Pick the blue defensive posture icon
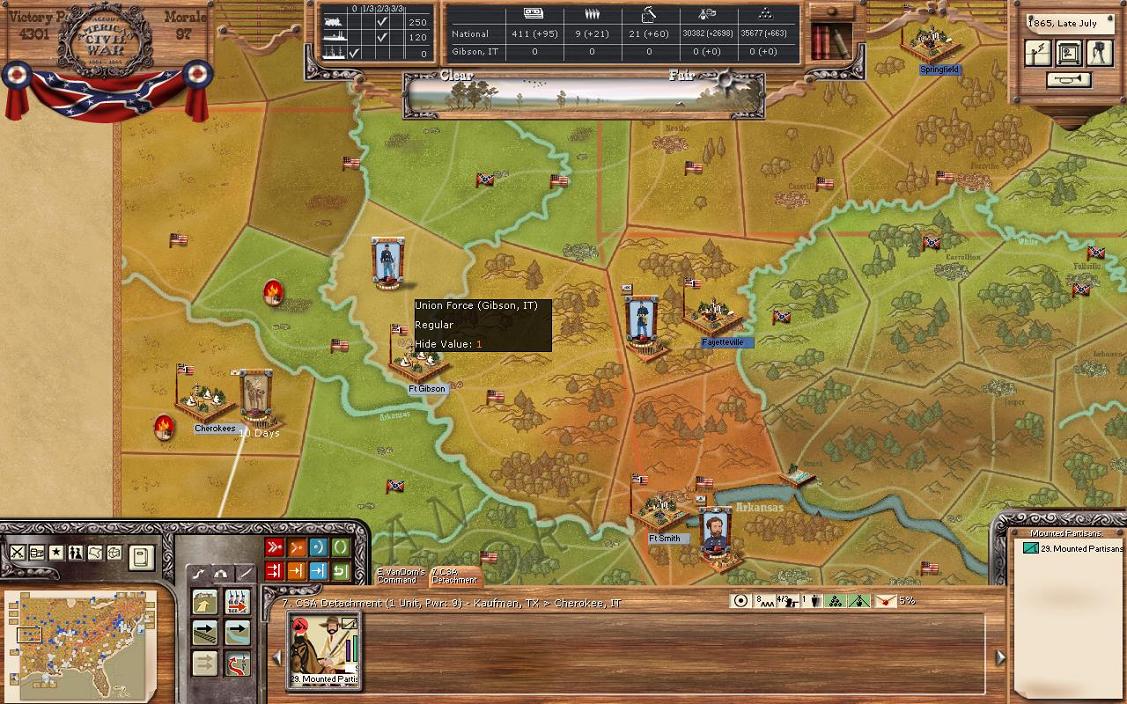 [x=318, y=547]
